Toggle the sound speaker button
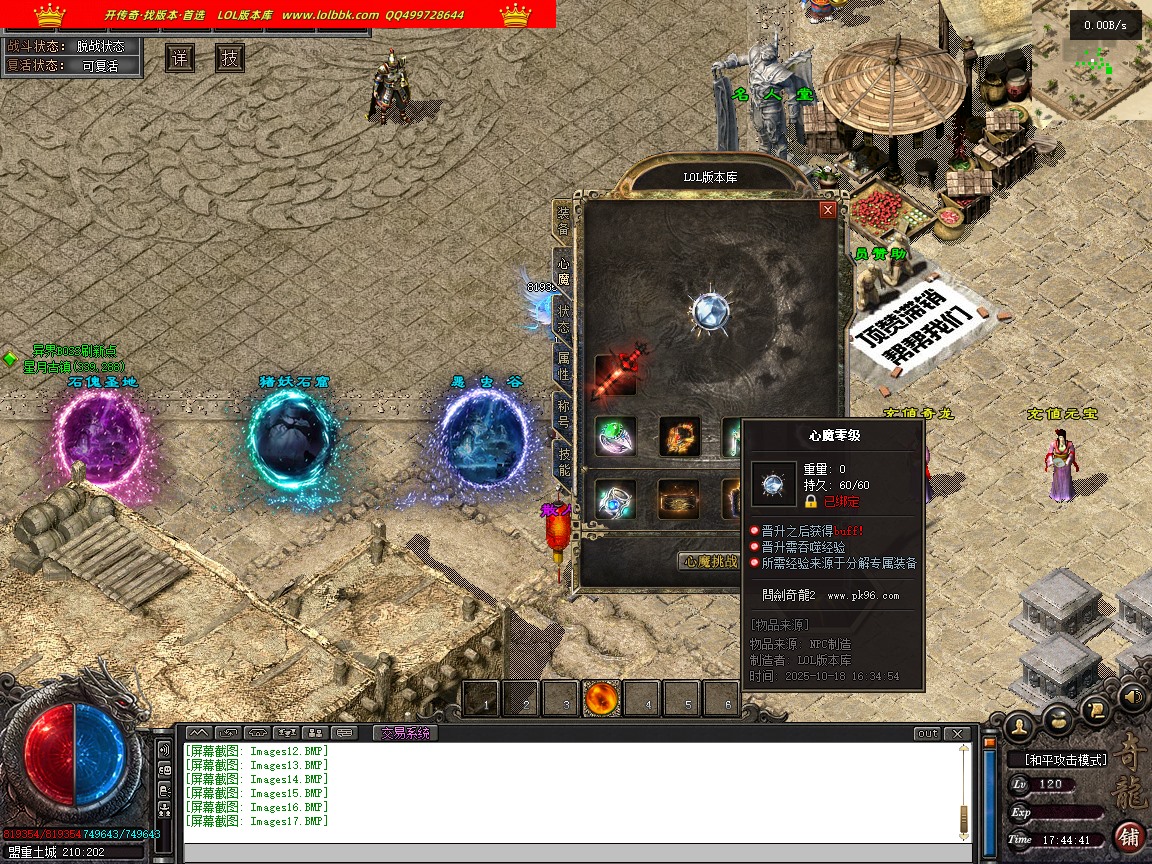Screen dimensions: 1152x864 point(1132,696)
